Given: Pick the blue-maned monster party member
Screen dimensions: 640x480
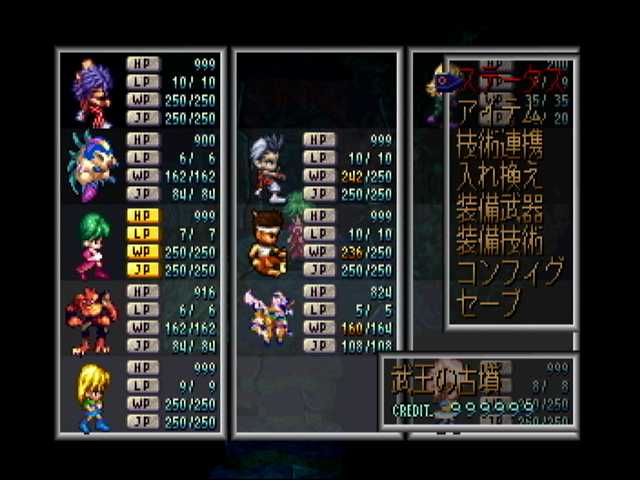Looking at the screenshot, I should click(x=93, y=166).
